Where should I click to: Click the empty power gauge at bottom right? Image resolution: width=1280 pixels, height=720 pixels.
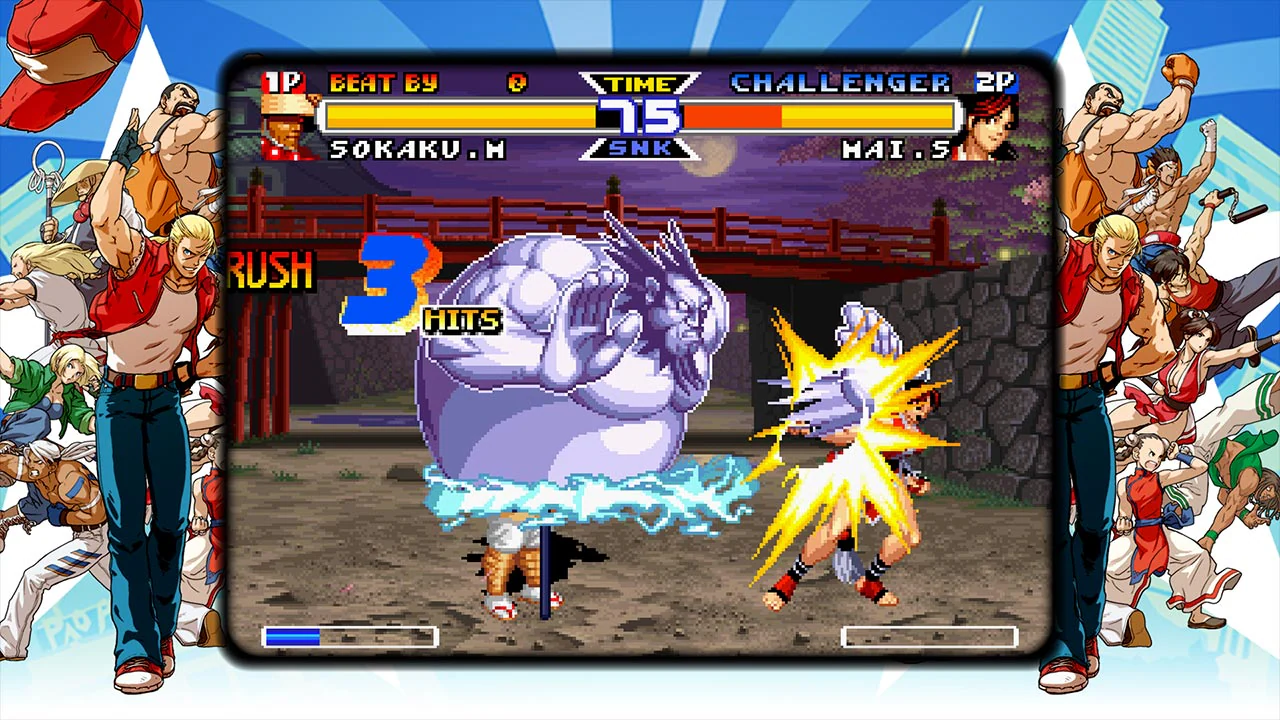click(932, 637)
